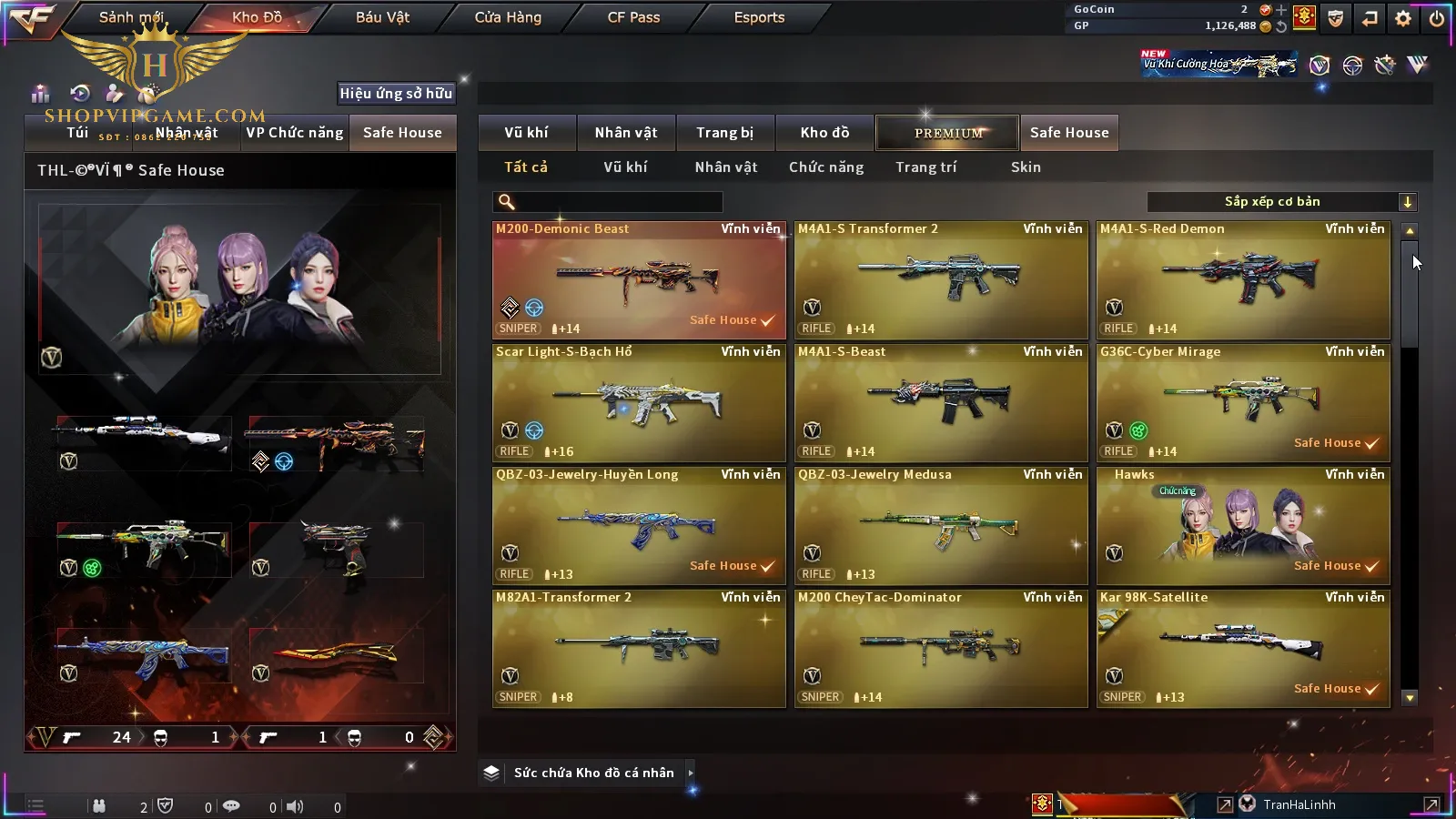Switch to the PREMIUM tab

(x=947, y=133)
